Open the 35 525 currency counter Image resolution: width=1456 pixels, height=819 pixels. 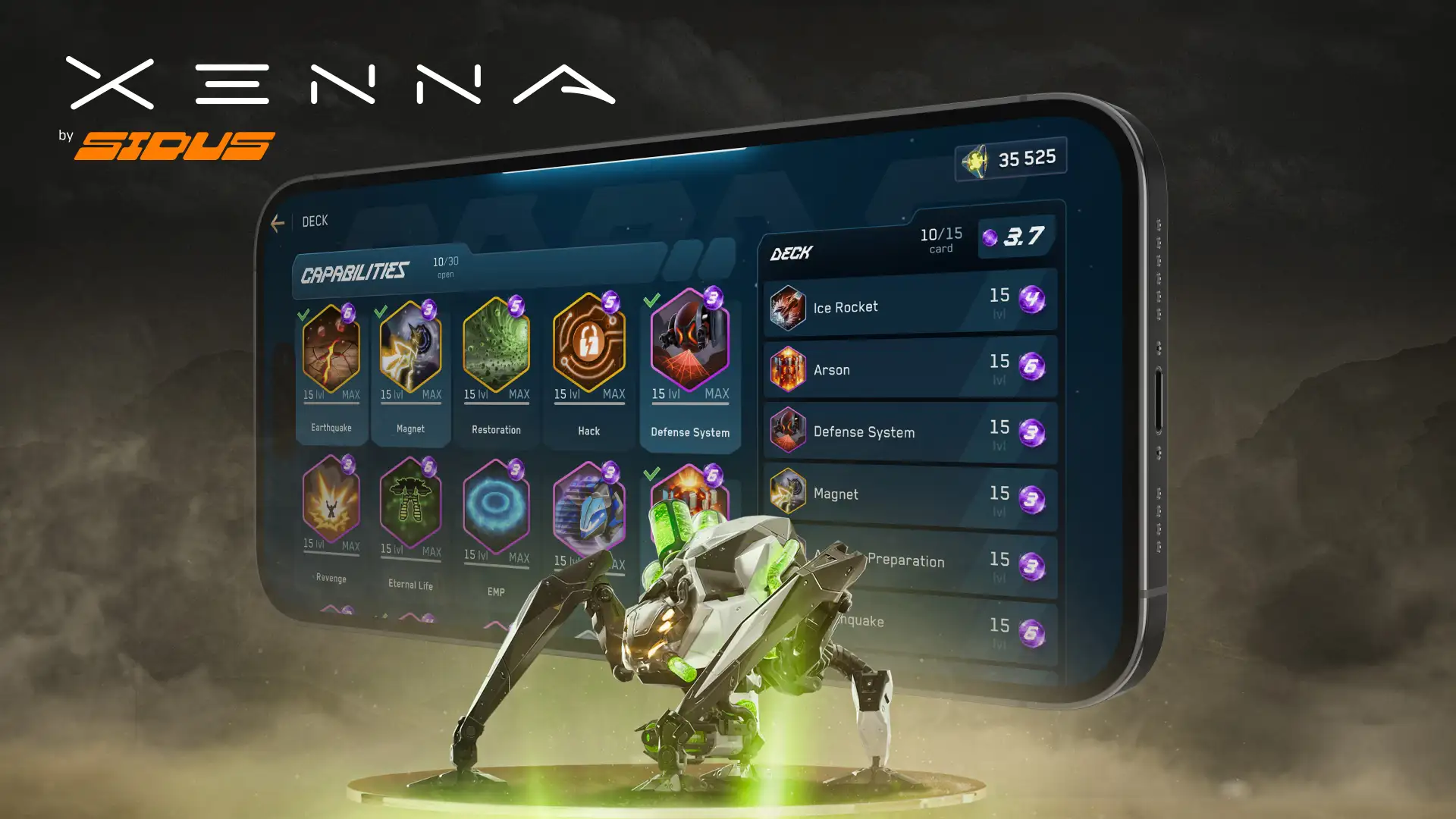pos(1011,159)
